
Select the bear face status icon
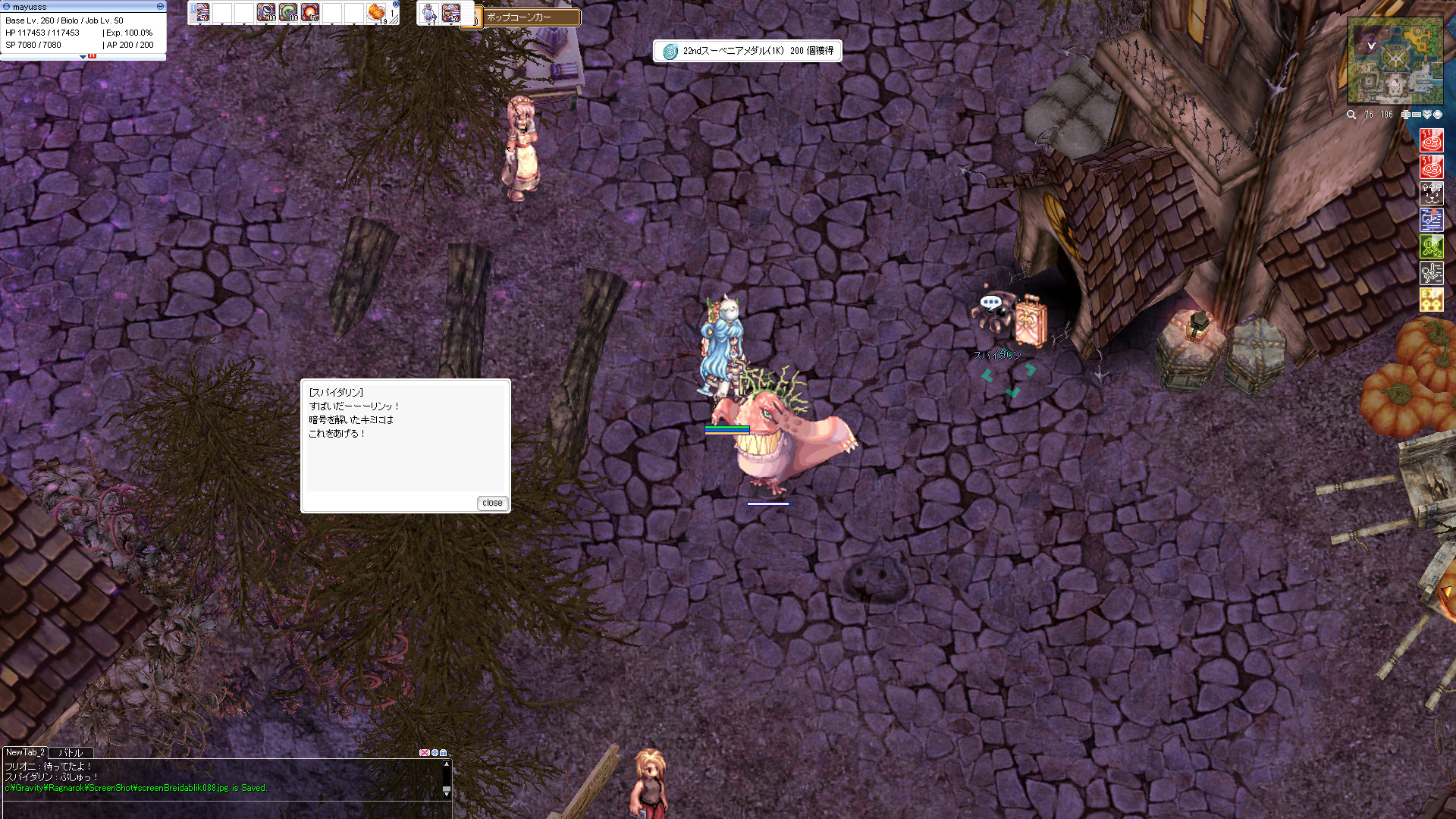[x=1431, y=194]
